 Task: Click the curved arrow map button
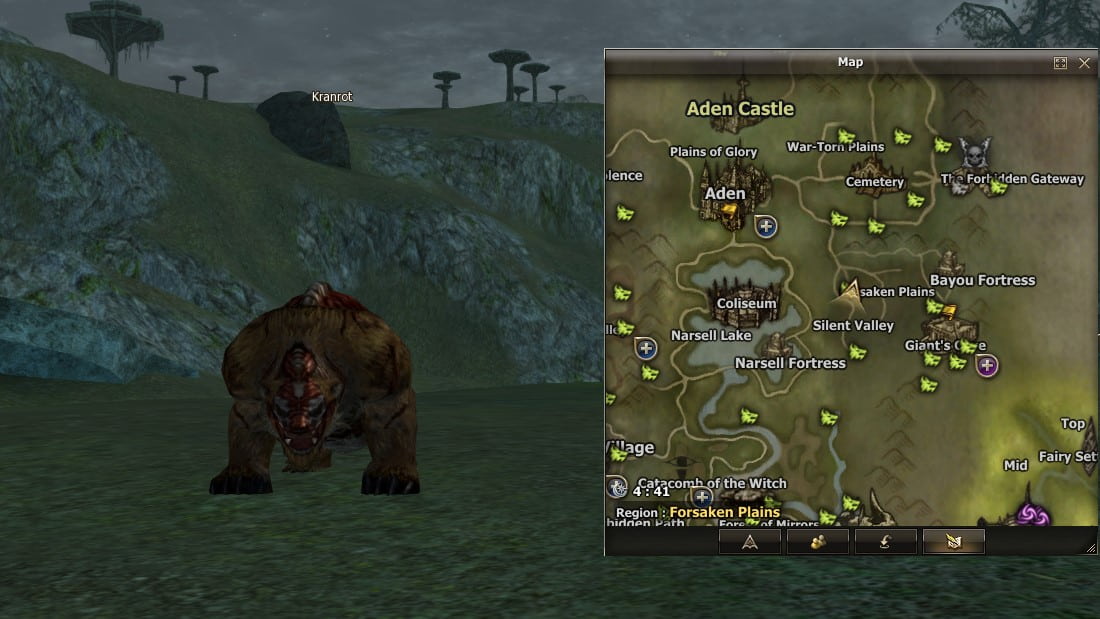(x=886, y=542)
